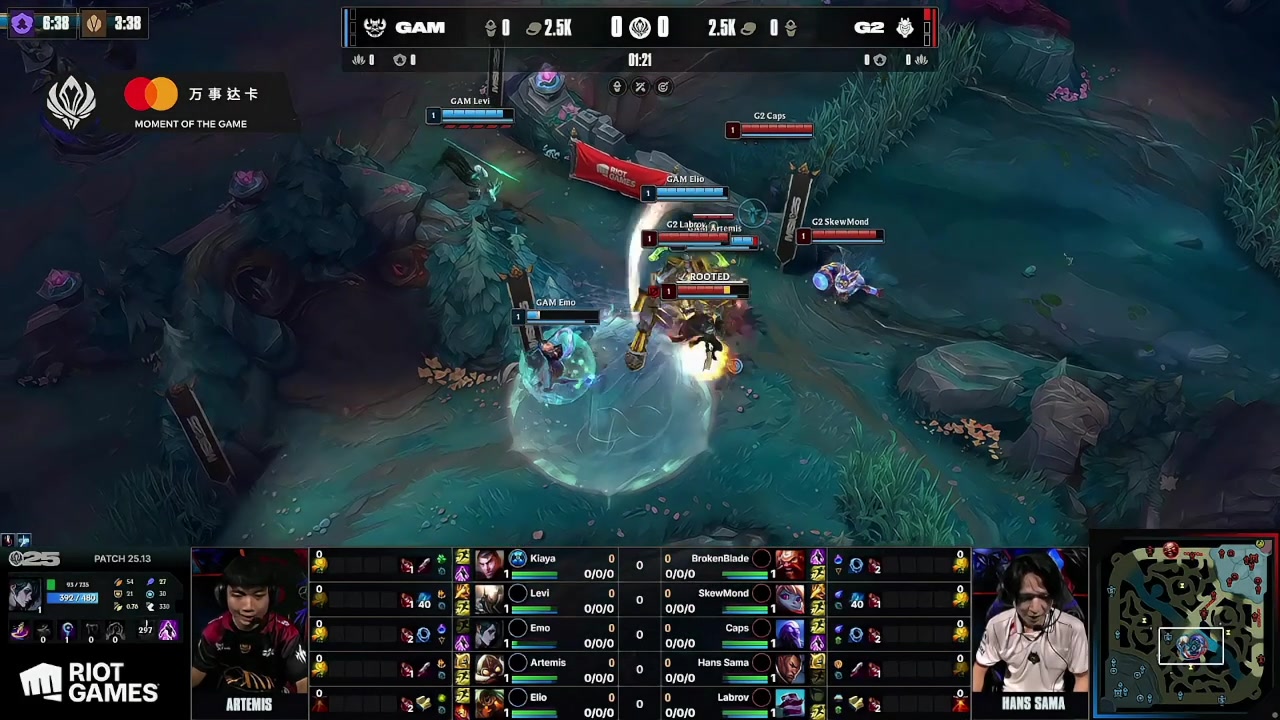This screenshot has width=1280, height=720.
Task: Choose Labrov's champion portrait
Action: pyautogui.click(x=790, y=703)
